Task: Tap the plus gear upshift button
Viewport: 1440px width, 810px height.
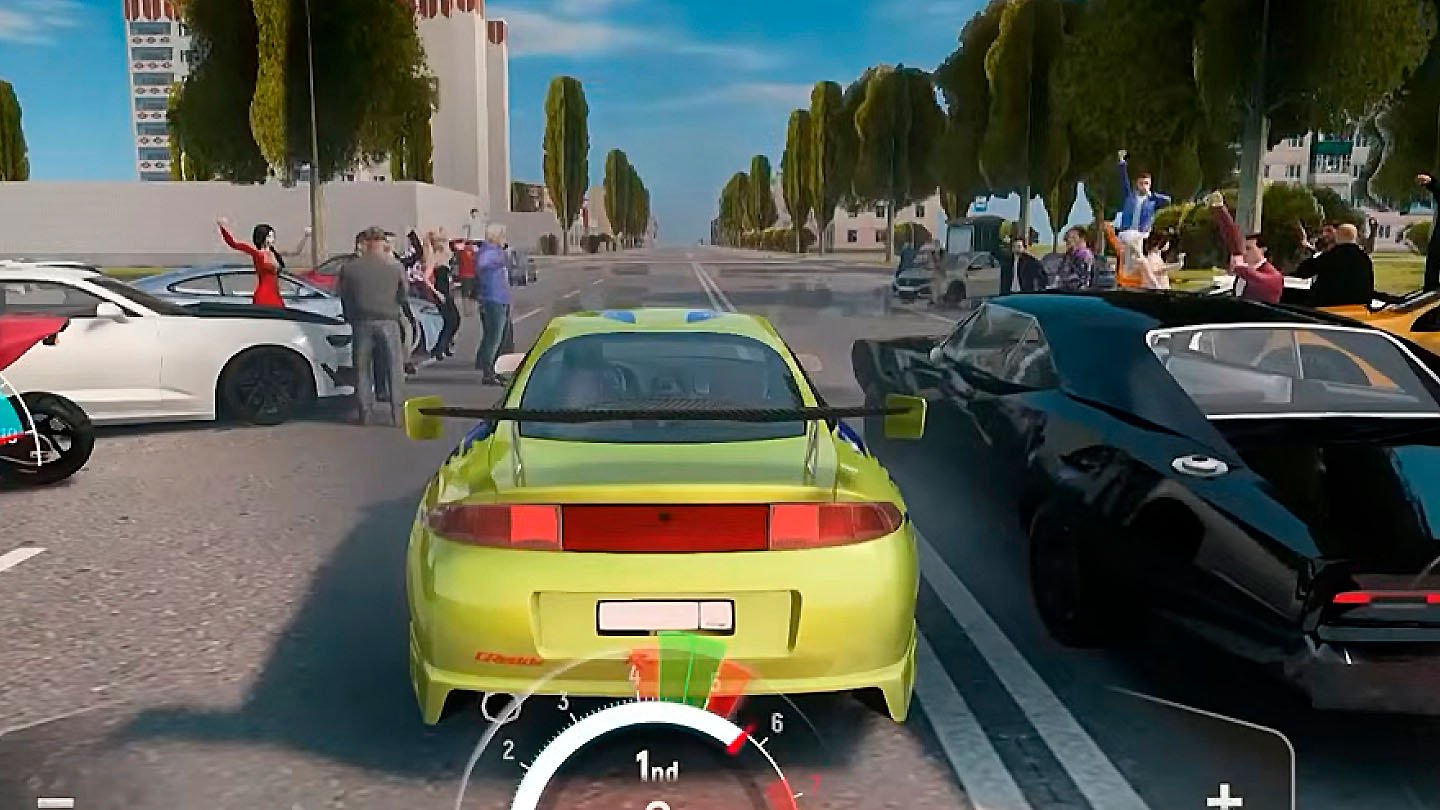Action: 1223,797
